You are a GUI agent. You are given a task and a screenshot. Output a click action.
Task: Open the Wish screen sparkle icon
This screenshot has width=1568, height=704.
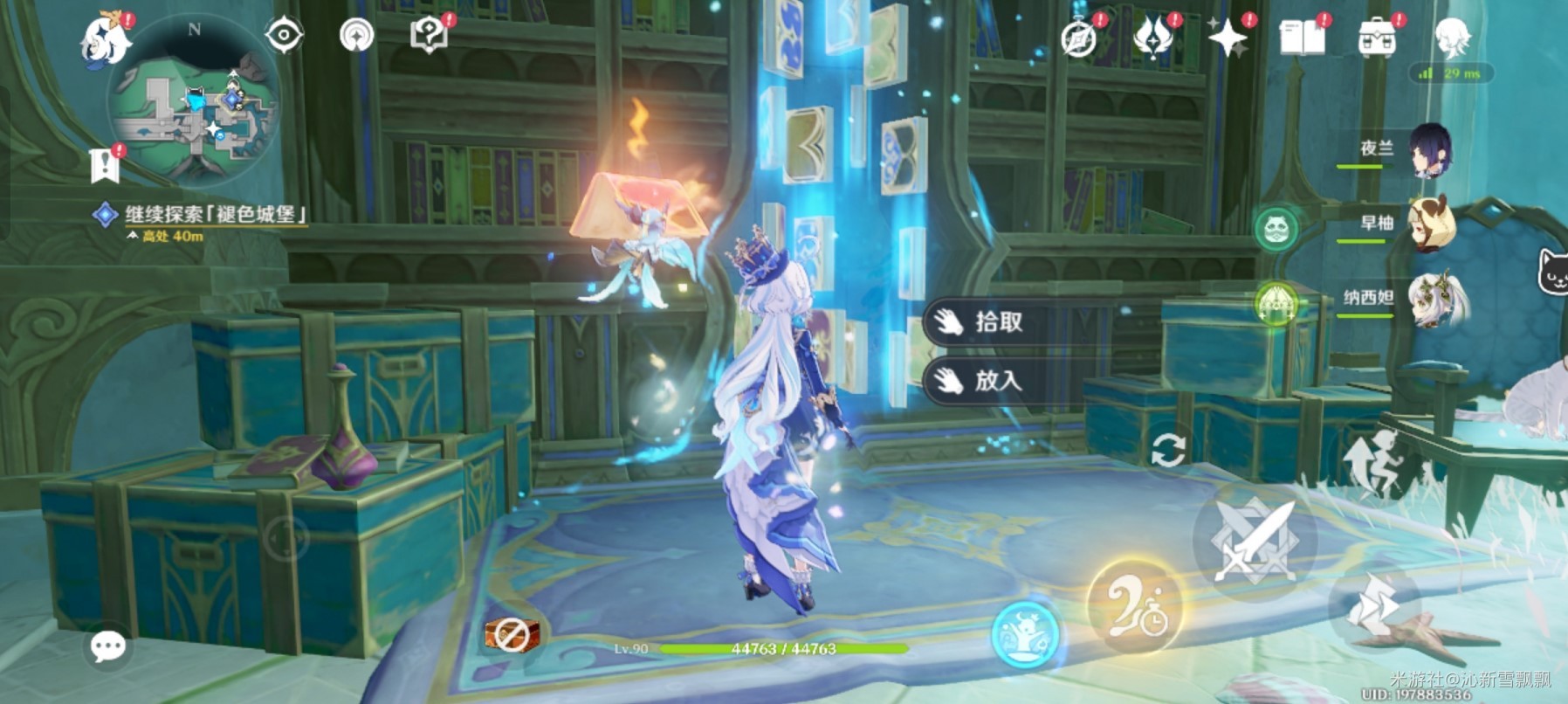1228,35
